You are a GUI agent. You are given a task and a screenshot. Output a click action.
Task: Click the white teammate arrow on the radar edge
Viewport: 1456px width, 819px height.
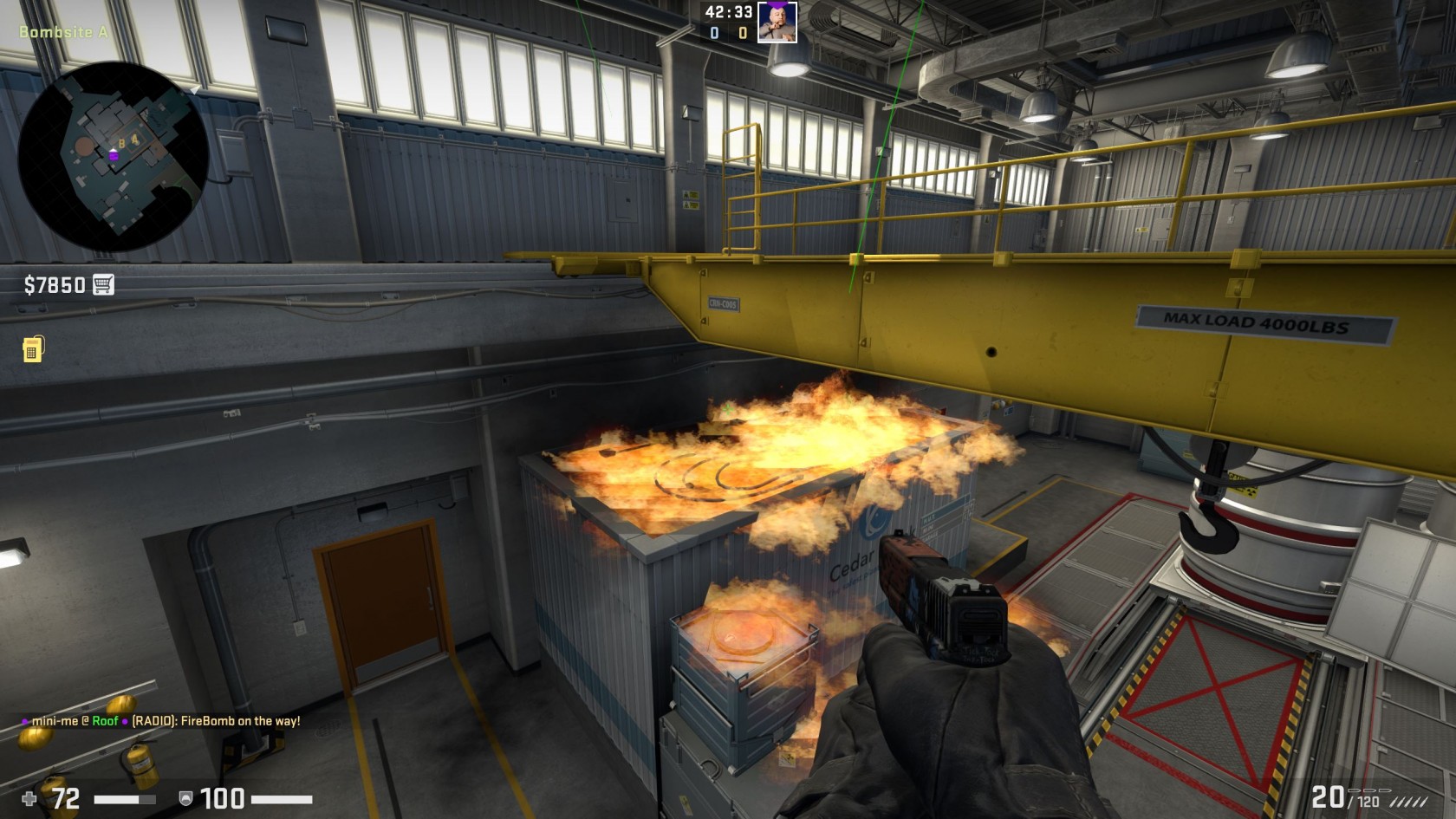(x=194, y=90)
